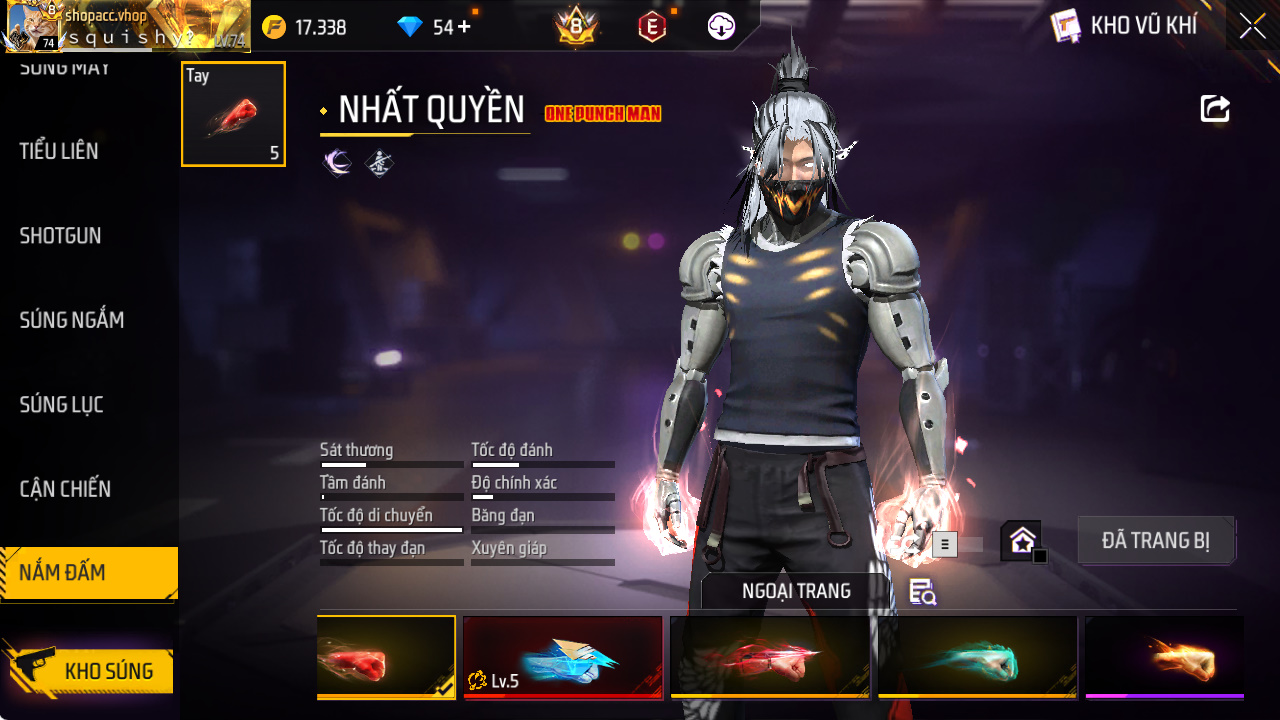Select the blue Lv.5 fist skin thumbnail
This screenshot has width=1280, height=720.
click(563, 657)
